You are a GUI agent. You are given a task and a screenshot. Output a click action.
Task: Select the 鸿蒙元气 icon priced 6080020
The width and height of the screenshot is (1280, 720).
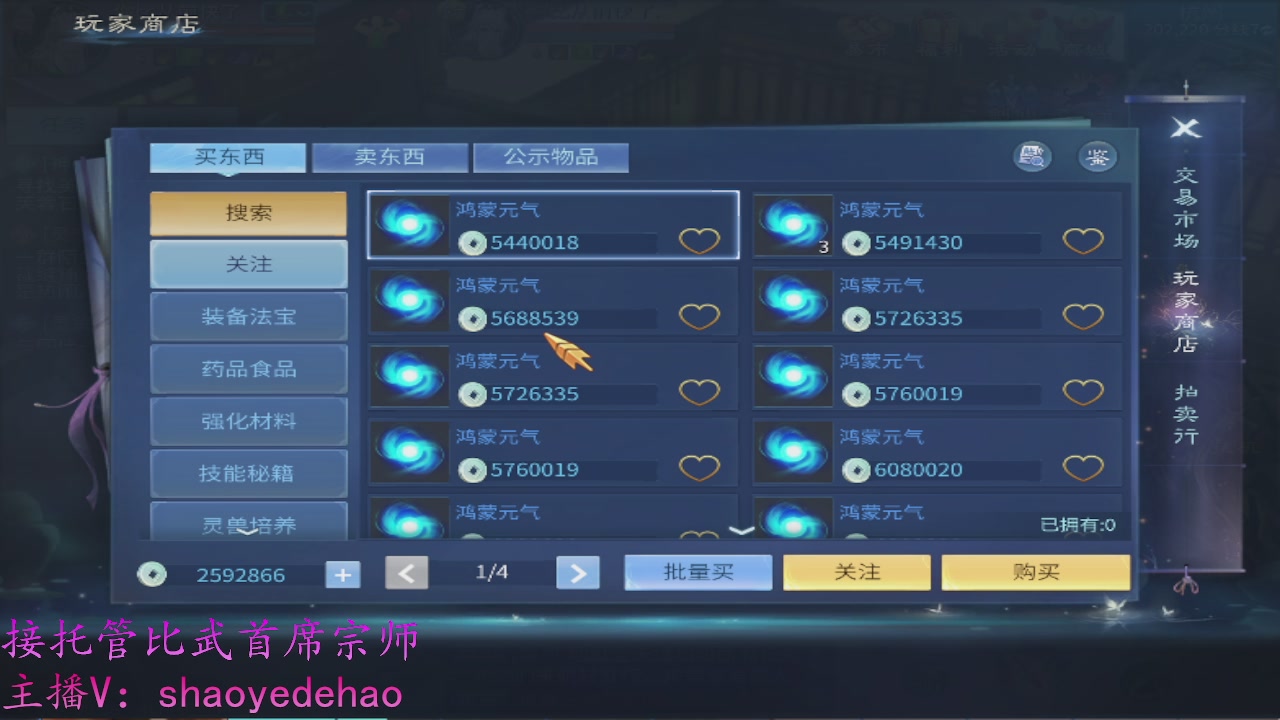pos(793,452)
